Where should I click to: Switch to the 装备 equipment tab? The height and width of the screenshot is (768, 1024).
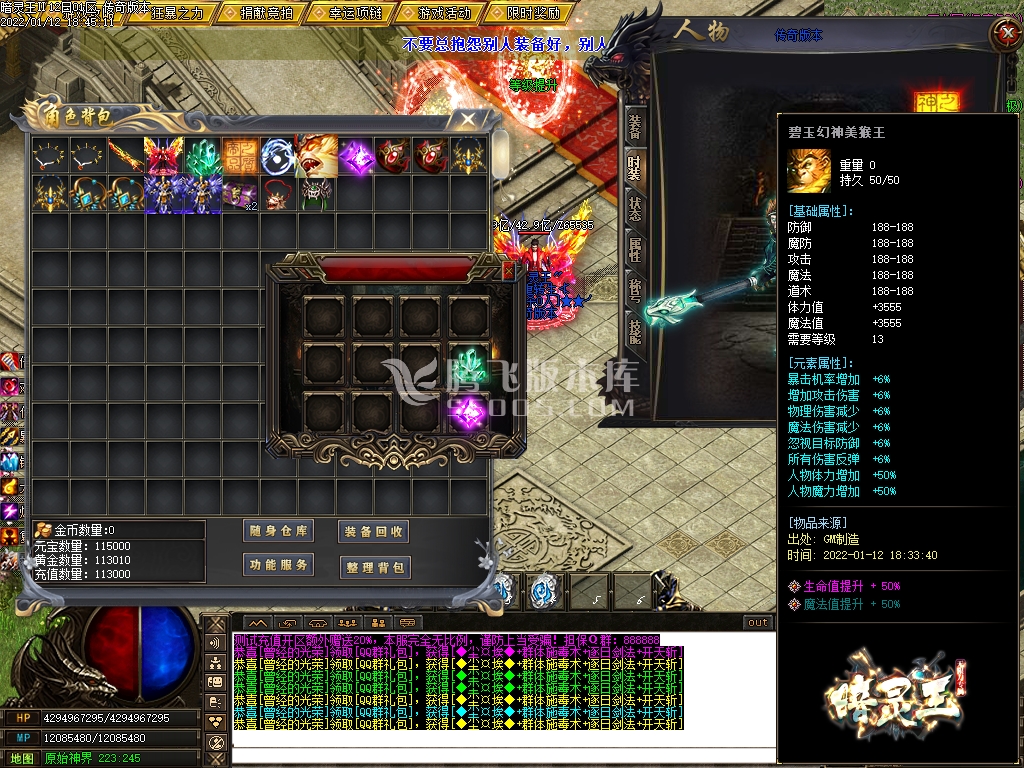pyautogui.click(x=635, y=125)
